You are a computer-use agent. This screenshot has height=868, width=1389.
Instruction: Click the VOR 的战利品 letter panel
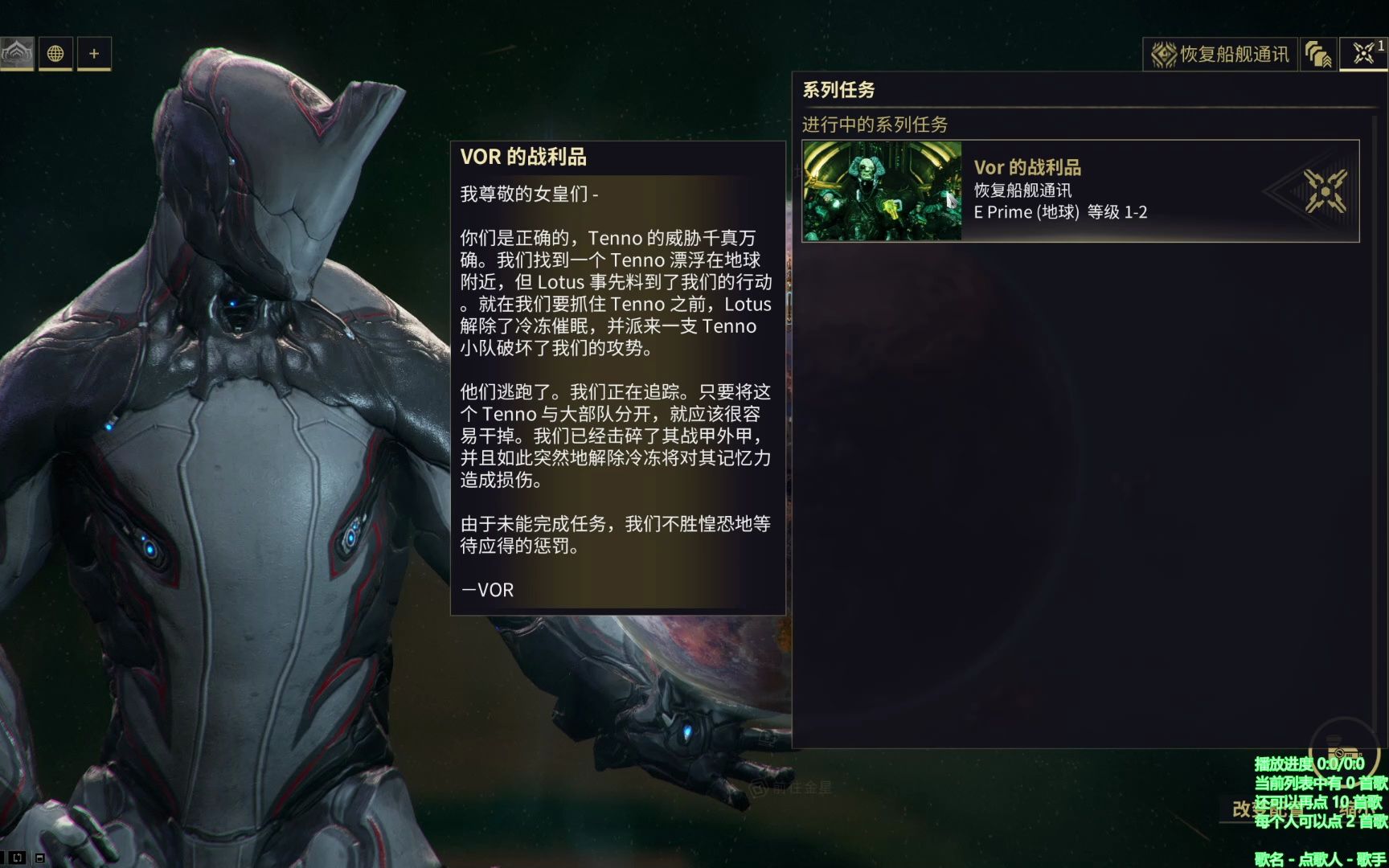[619, 378]
